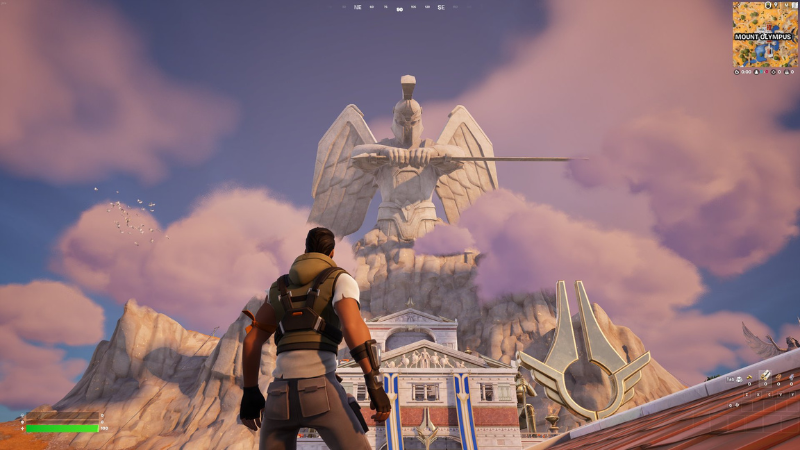Screen dimensions: 800x450
Task: Select the highlighted ammo type icon
Action: (x=765, y=376)
